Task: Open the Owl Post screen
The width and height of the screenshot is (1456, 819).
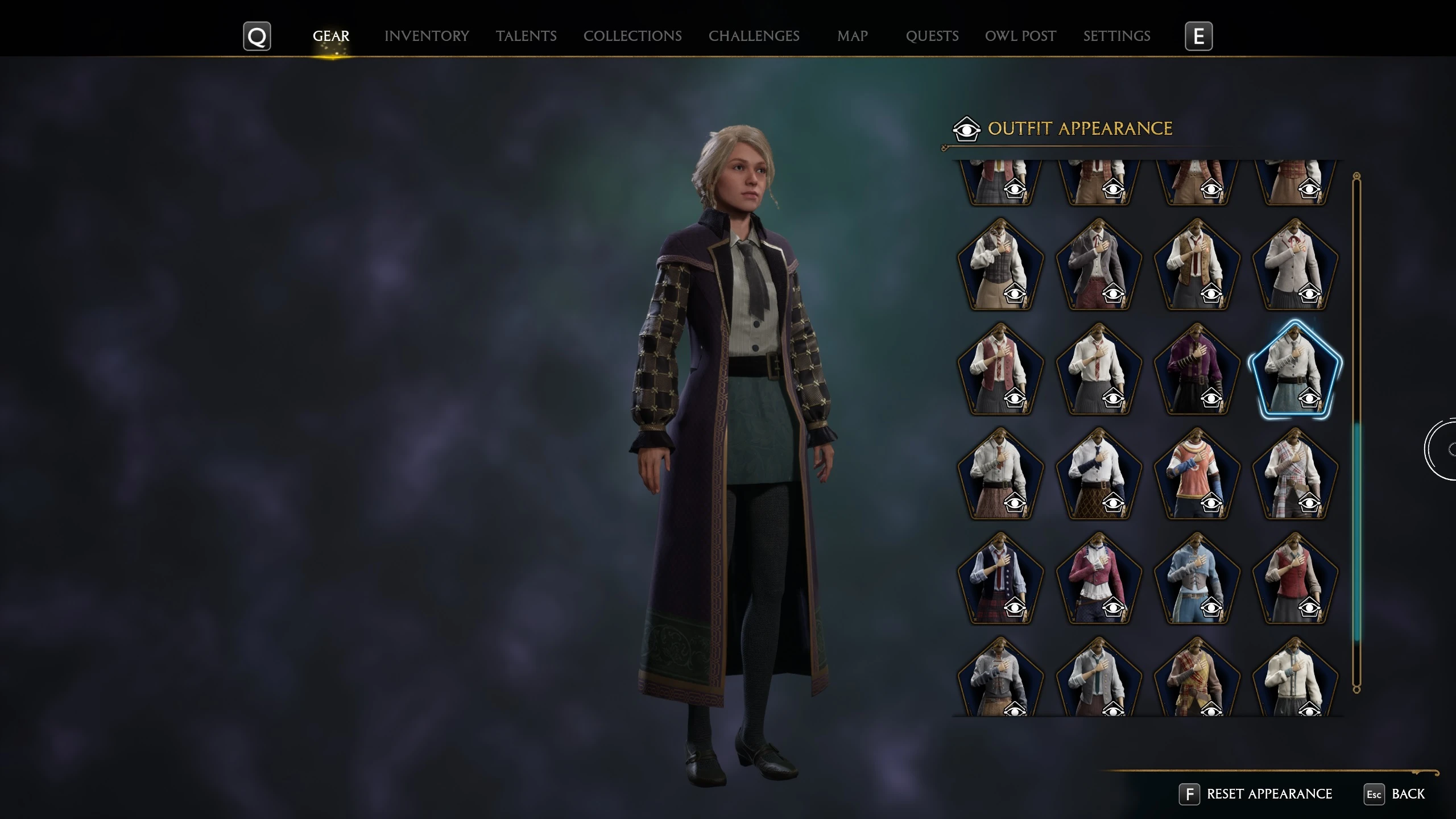Action: pyautogui.click(x=1020, y=36)
